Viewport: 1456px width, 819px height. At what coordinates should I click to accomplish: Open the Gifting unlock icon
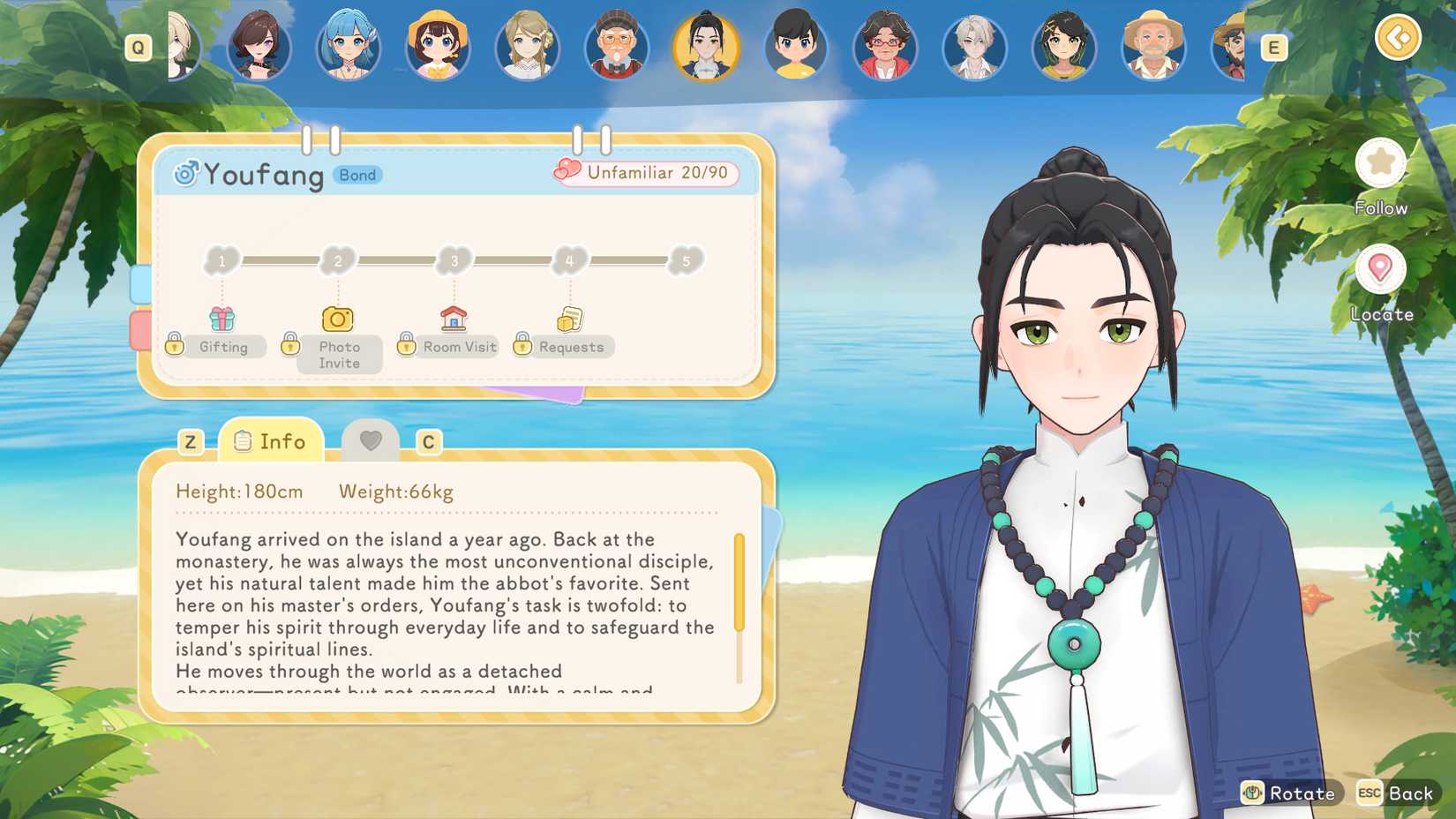[223, 320]
